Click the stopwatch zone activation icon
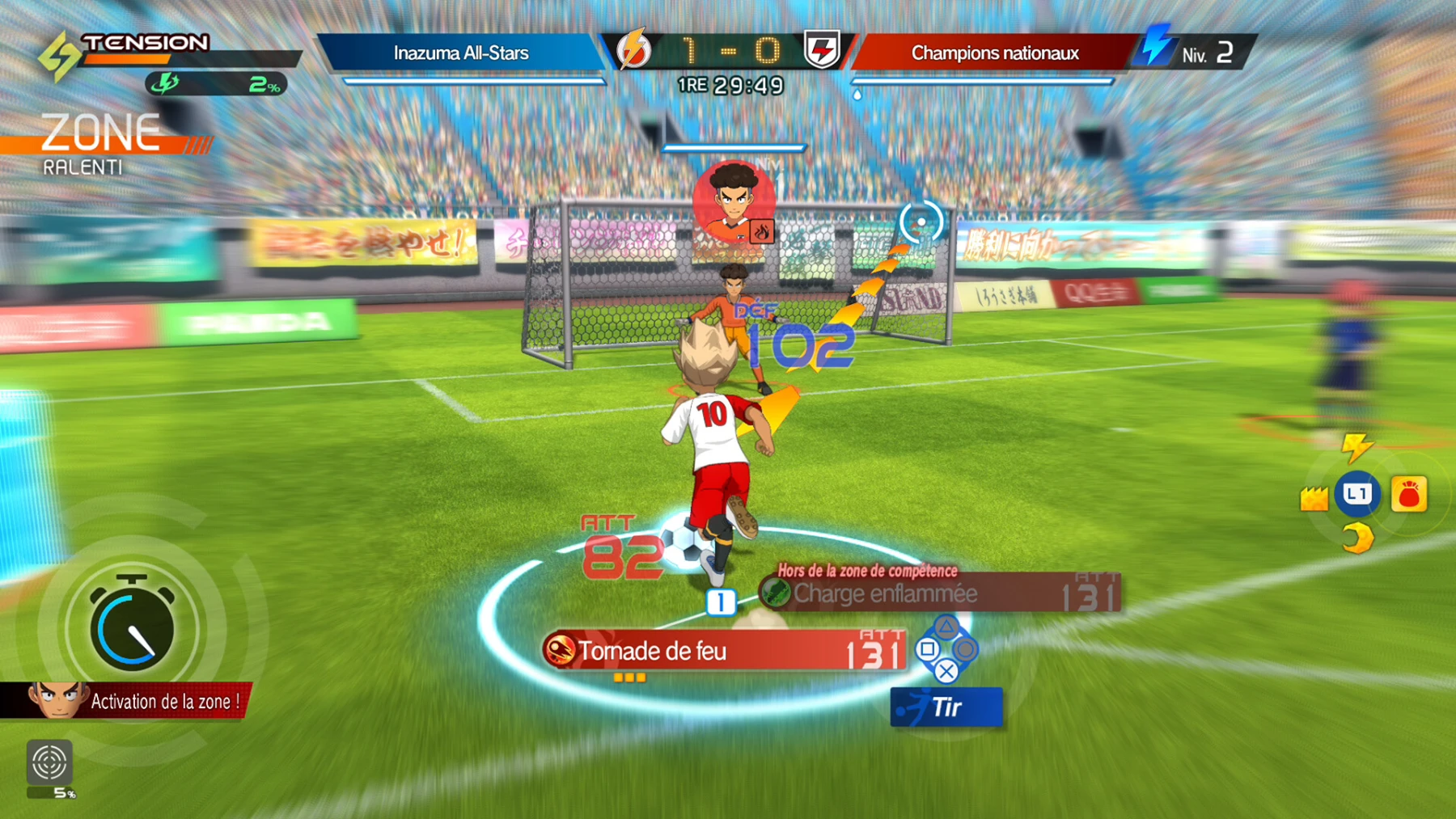The image size is (1456, 819). pyautogui.click(x=132, y=625)
